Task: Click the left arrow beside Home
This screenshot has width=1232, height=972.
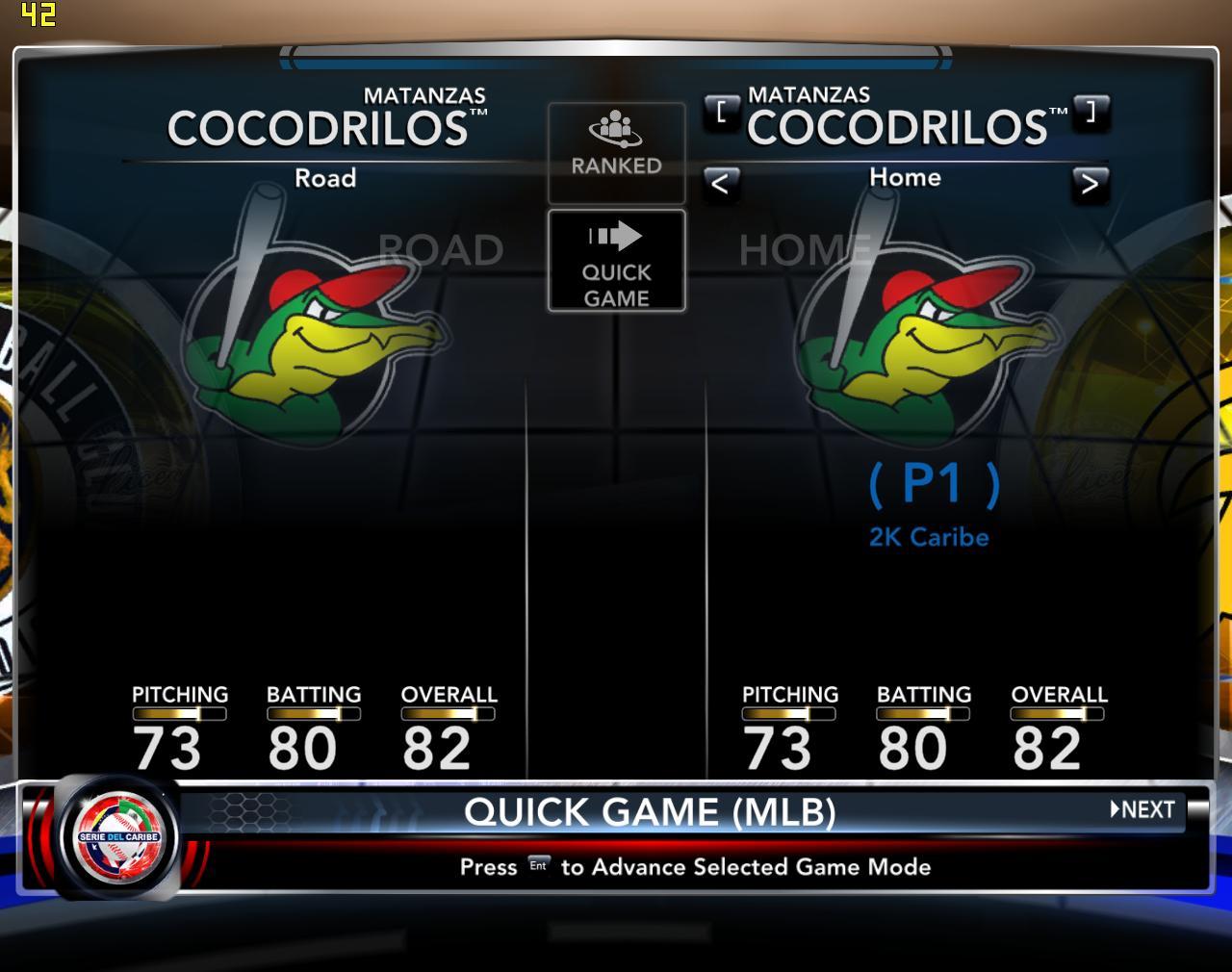Action: (x=720, y=183)
